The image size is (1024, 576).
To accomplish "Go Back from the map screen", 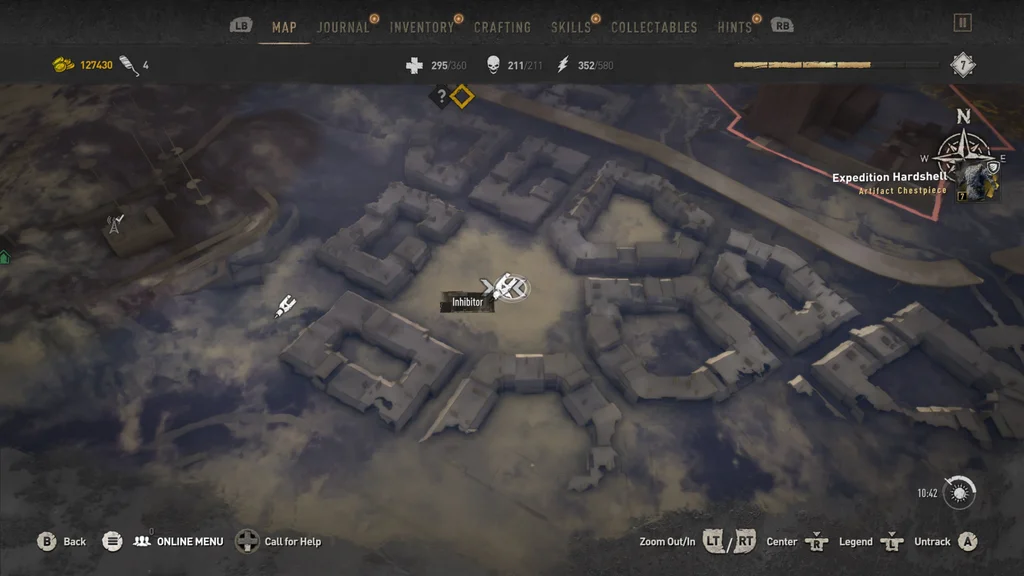I will pos(62,542).
